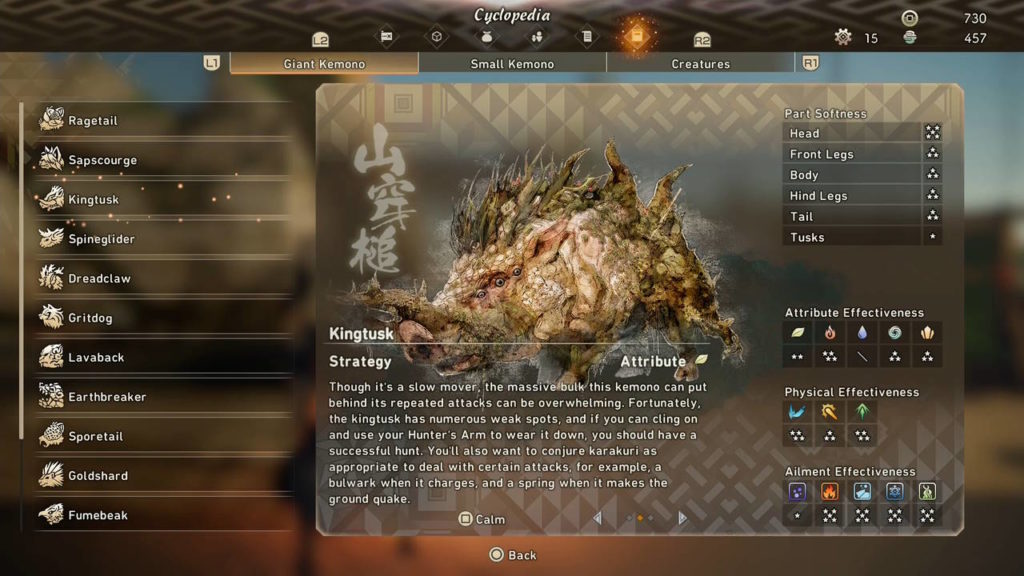Select the Fumebeak entry
The width and height of the screenshot is (1024, 576).
tap(98, 516)
